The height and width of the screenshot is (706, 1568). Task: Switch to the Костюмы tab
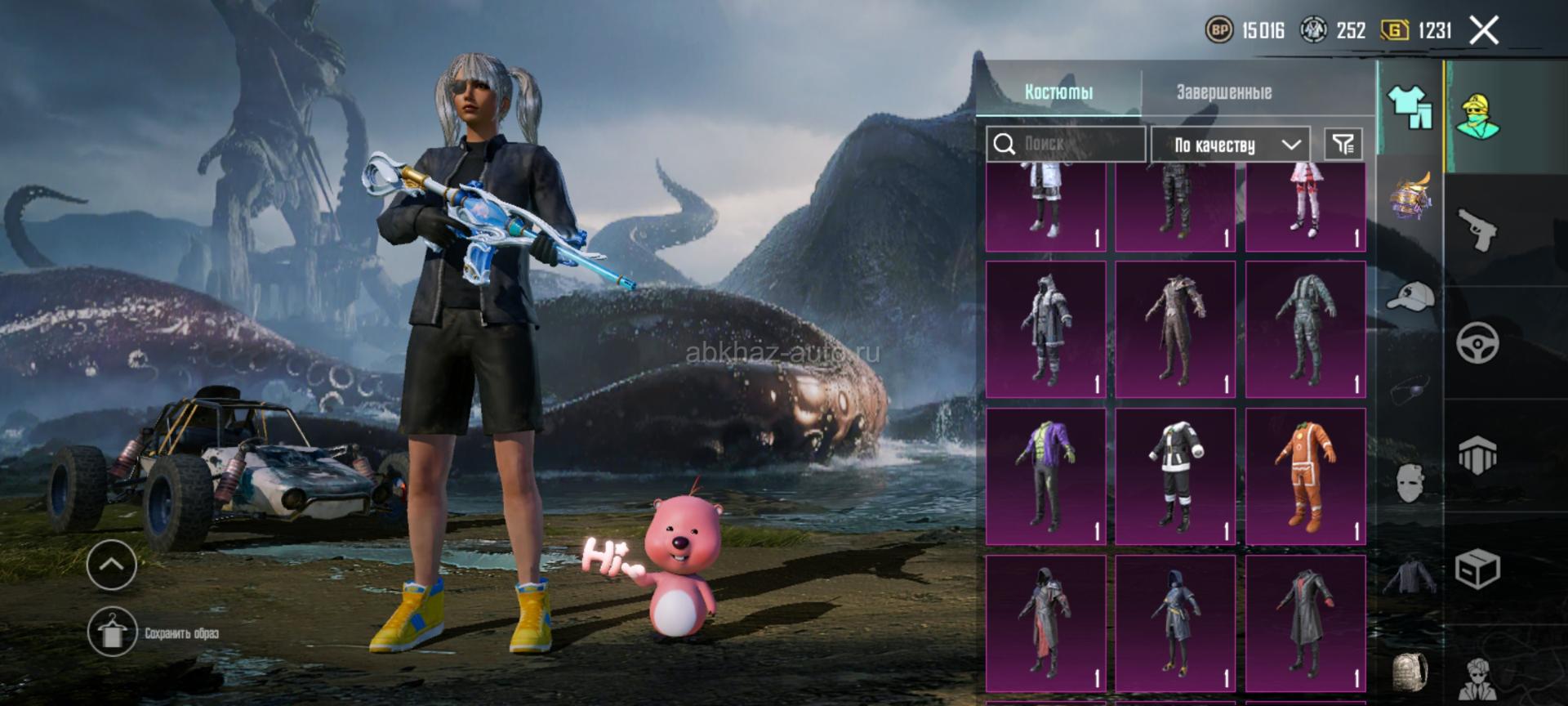[x=1058, y=92]
